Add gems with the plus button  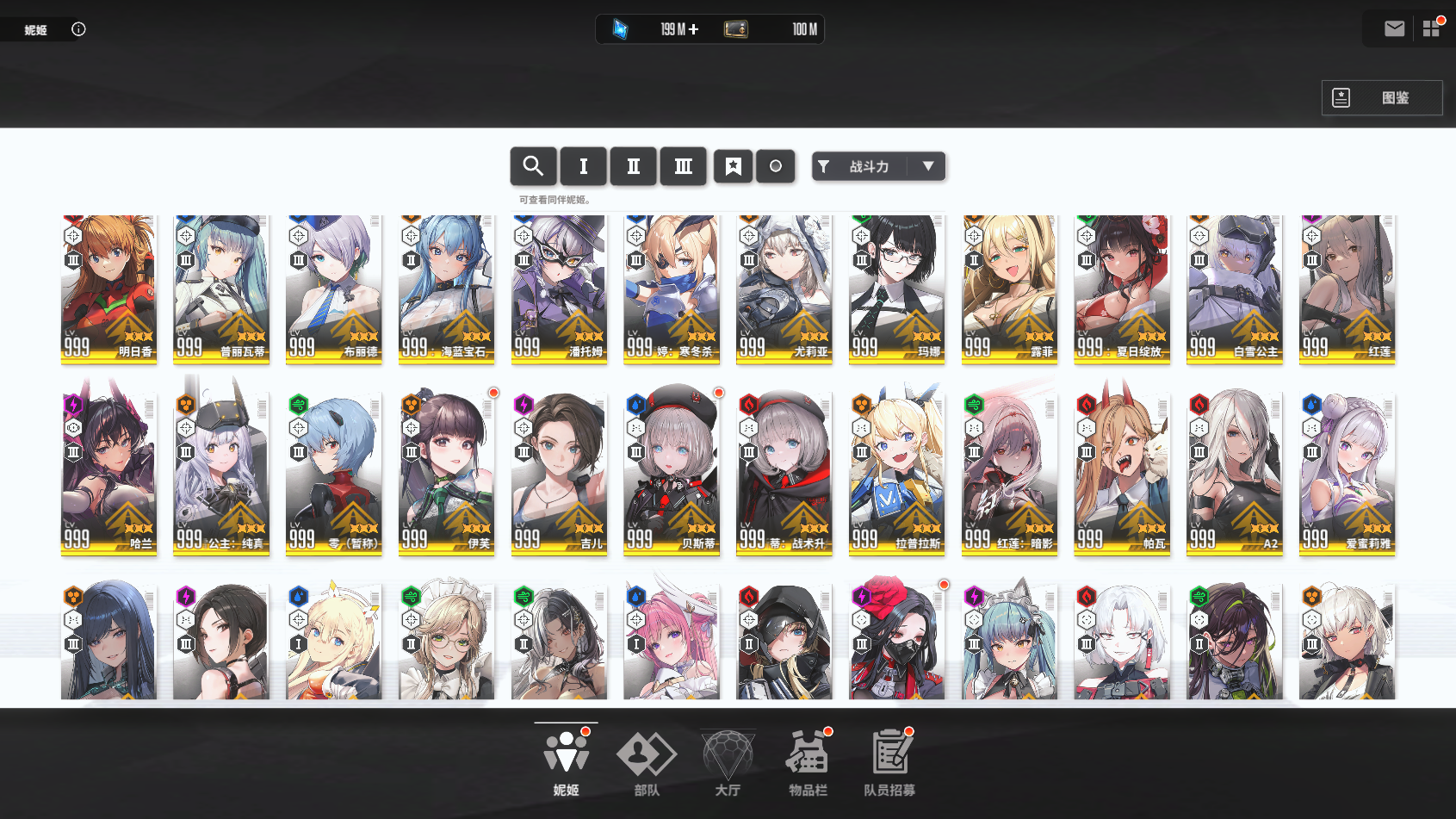(x=694, y=29)
